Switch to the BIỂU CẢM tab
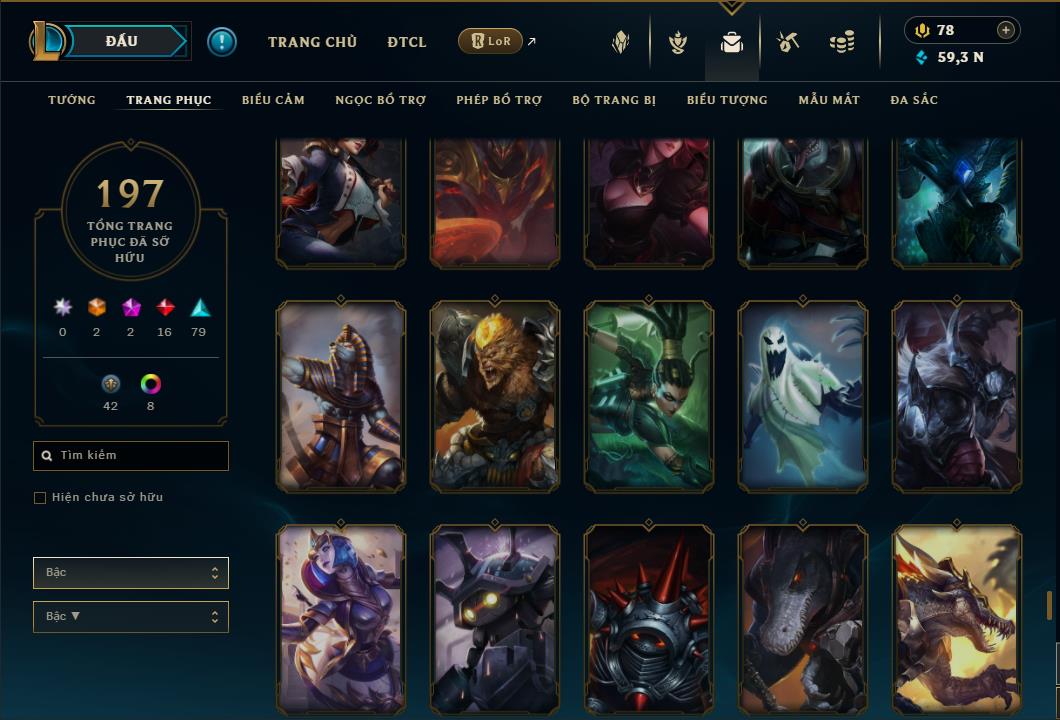 pos(273,100)
